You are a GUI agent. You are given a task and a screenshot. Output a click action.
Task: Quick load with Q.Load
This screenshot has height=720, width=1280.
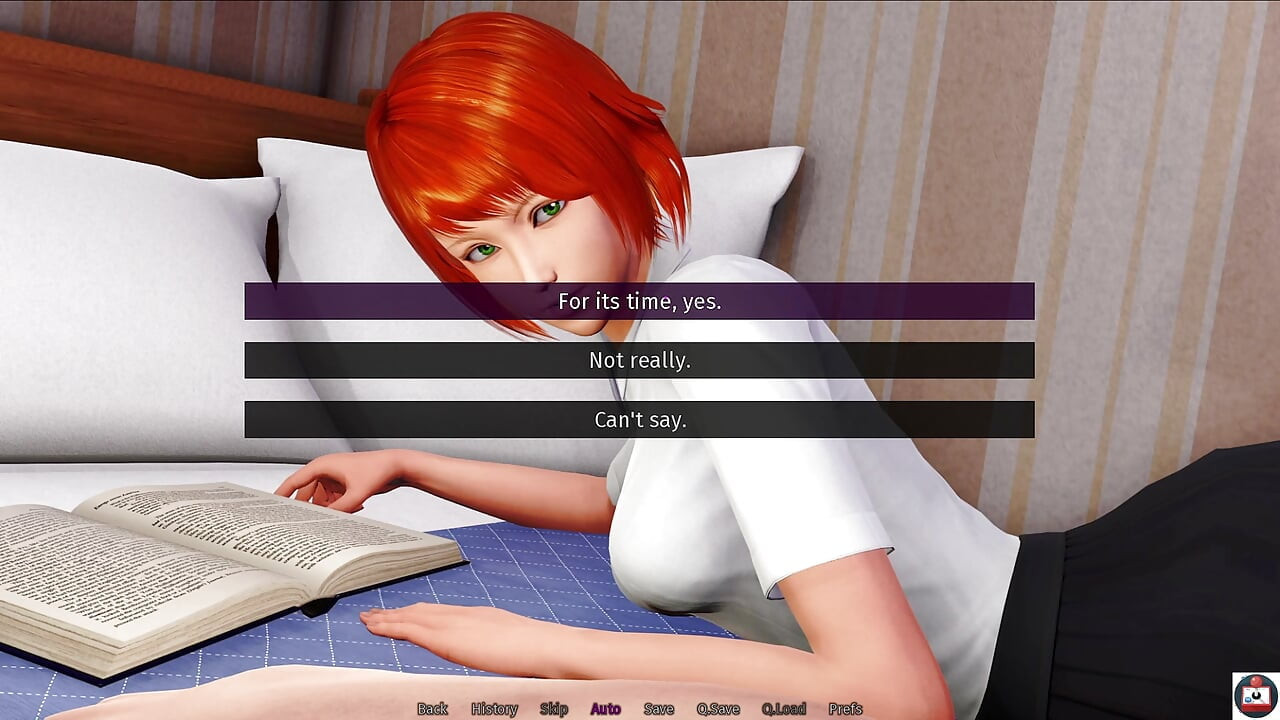(x=784, y=709)
